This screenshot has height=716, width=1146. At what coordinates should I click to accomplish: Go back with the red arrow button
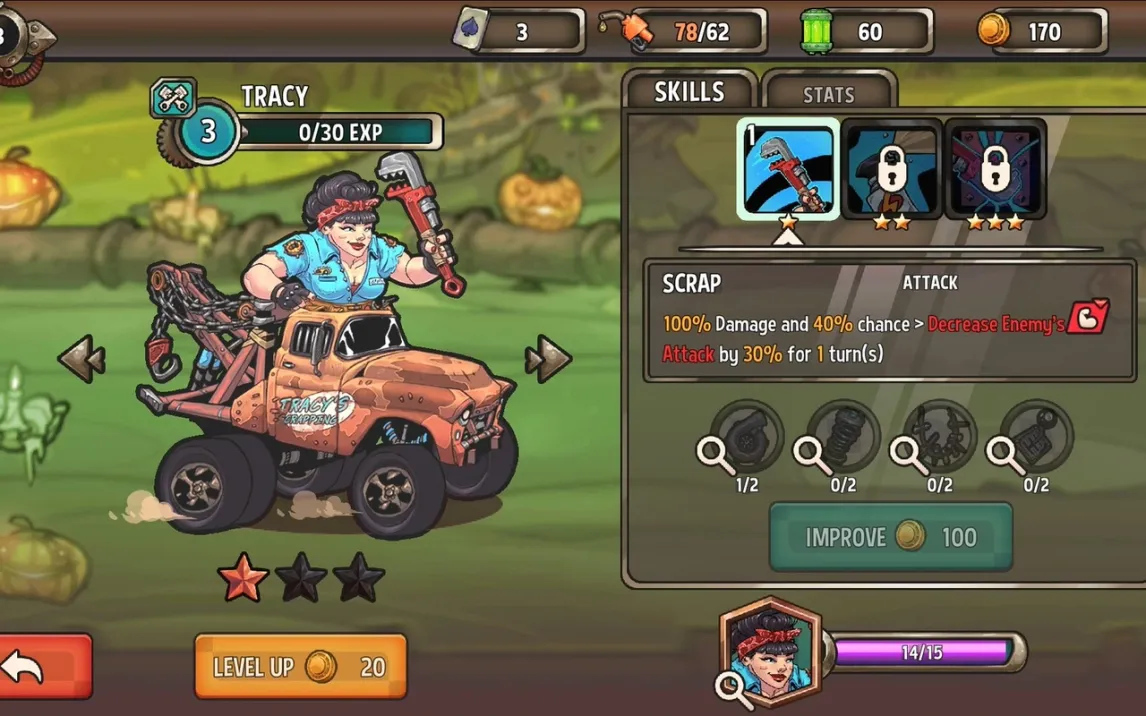pos(45,666)
